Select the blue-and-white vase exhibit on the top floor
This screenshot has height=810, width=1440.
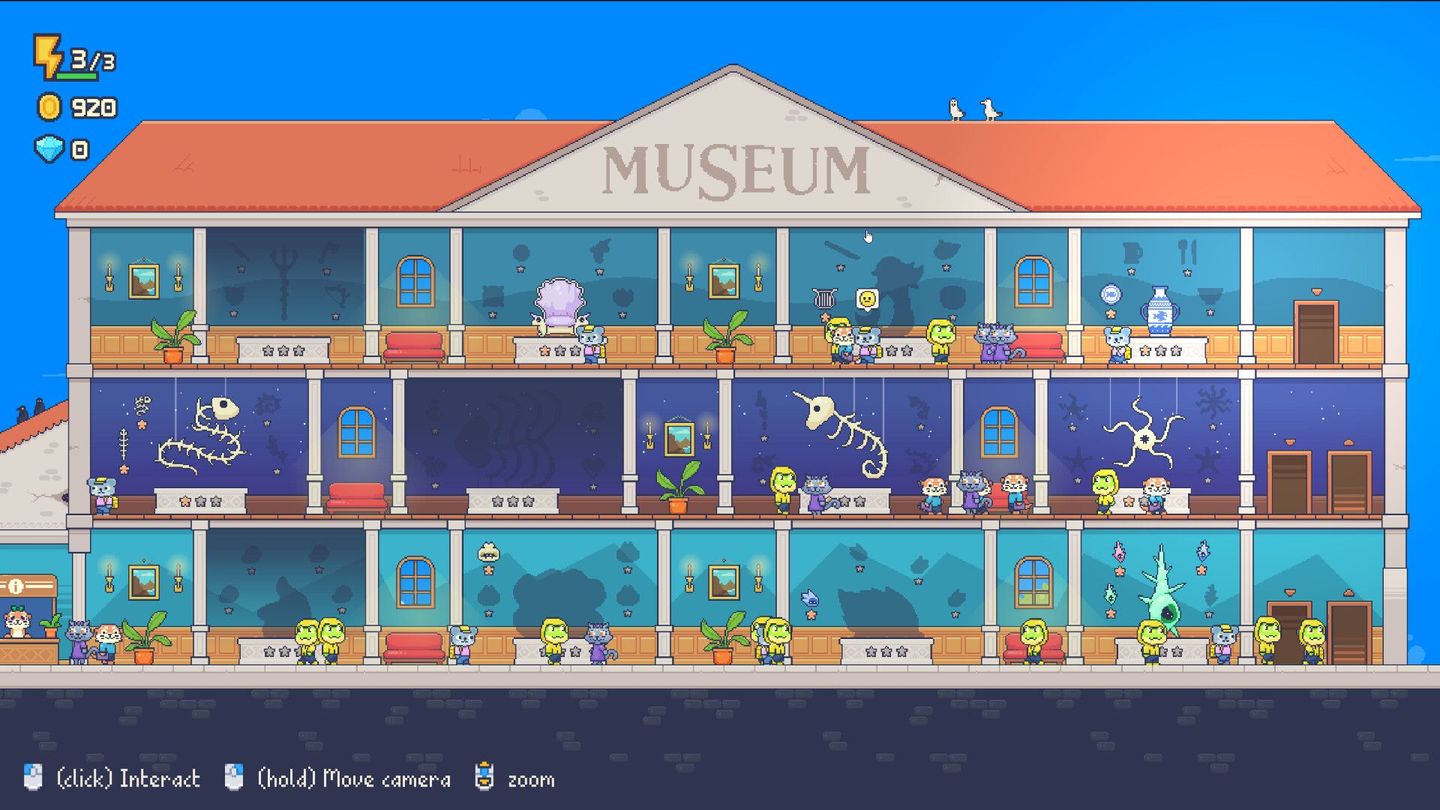(x=1160, y=312)
